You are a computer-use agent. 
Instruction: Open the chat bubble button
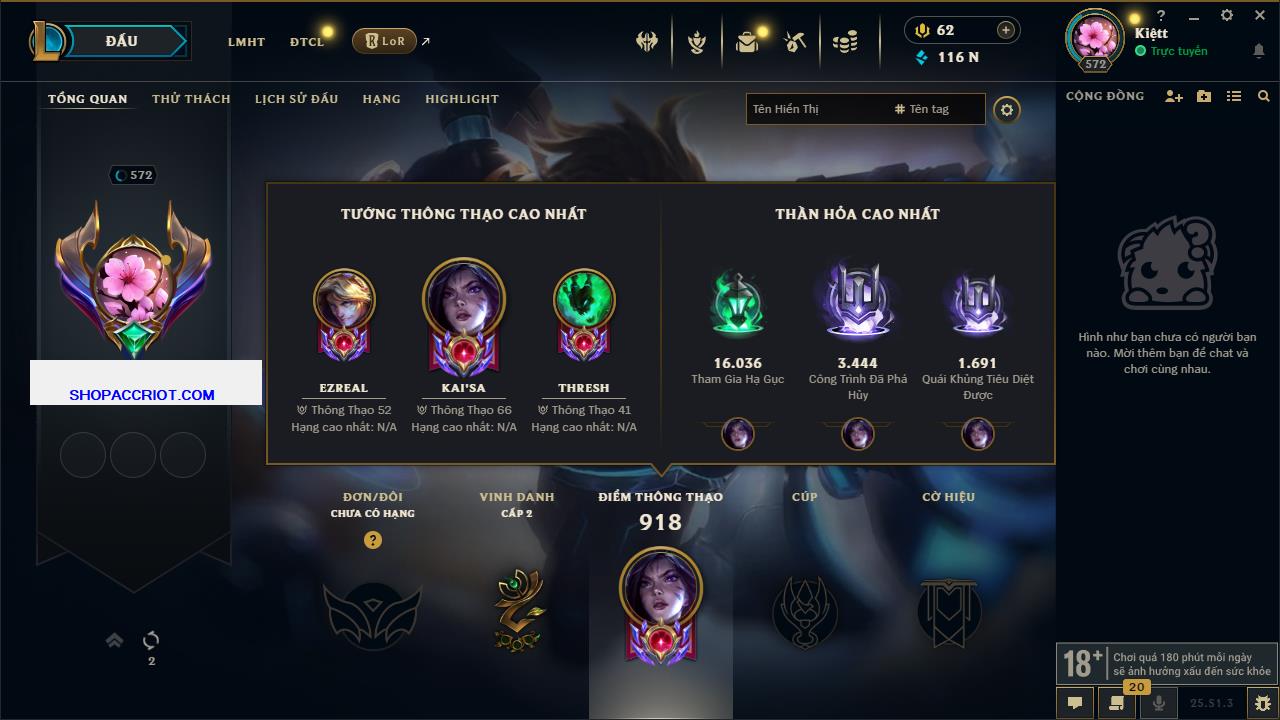coord(1075,703)
